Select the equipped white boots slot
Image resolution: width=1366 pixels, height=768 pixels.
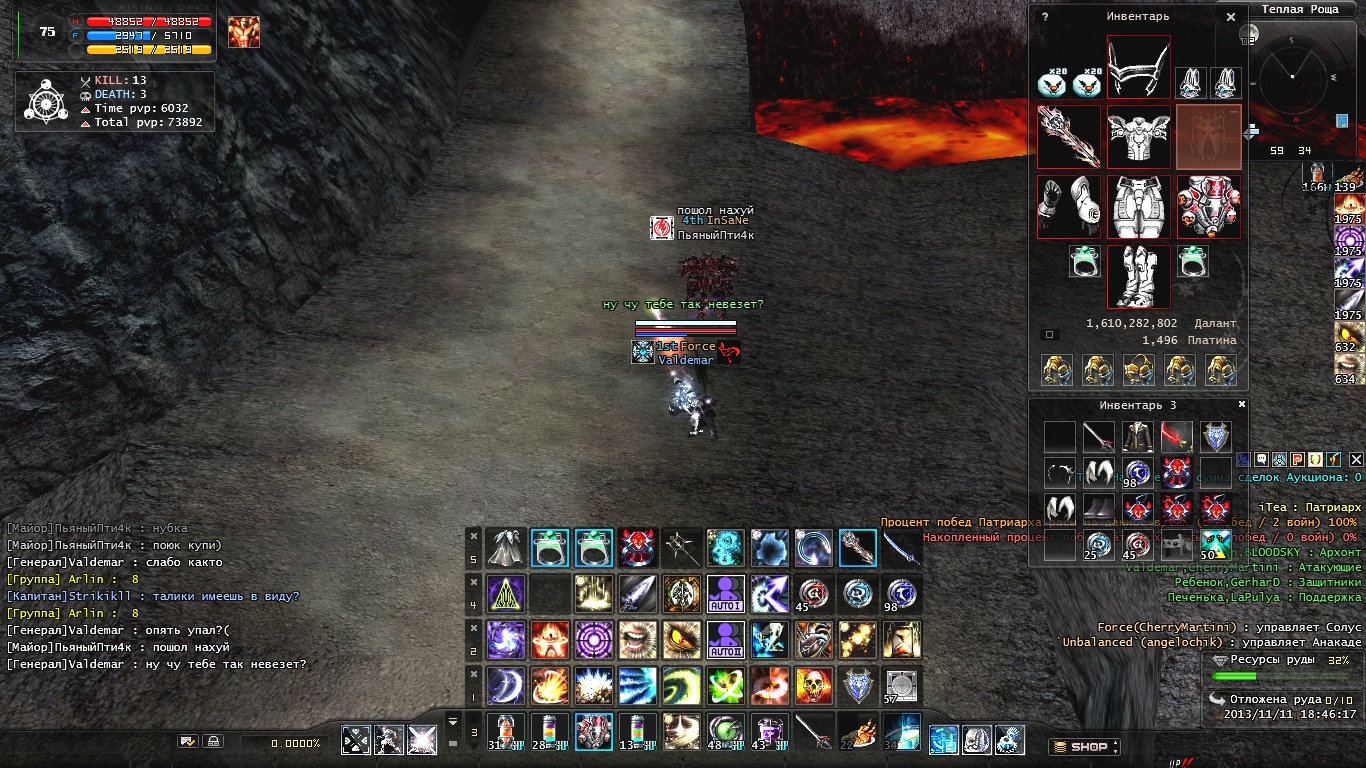click(x=1138, y=276)
